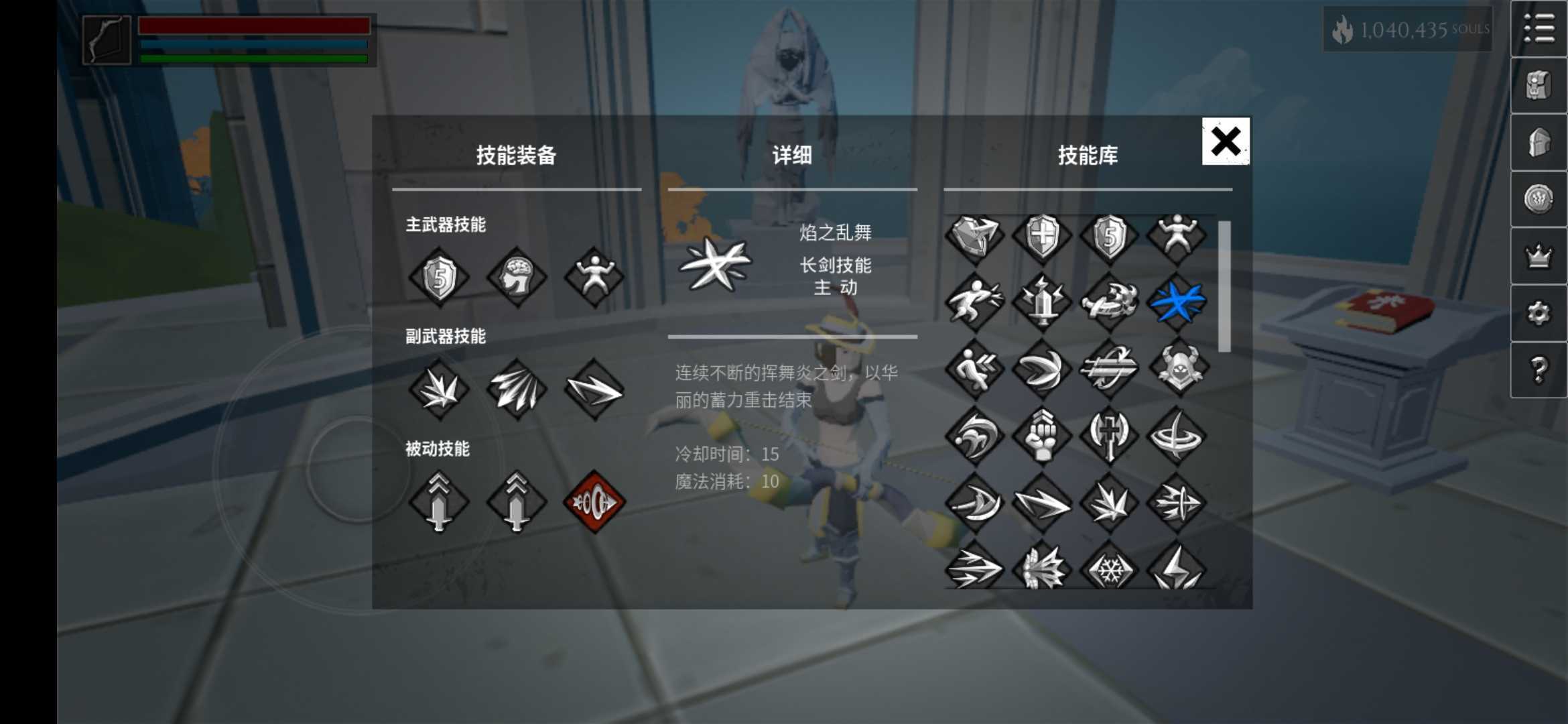Viewport: 1568px width, 724px height.
Task: Close the skill panel with the X
Action: 1224,142
